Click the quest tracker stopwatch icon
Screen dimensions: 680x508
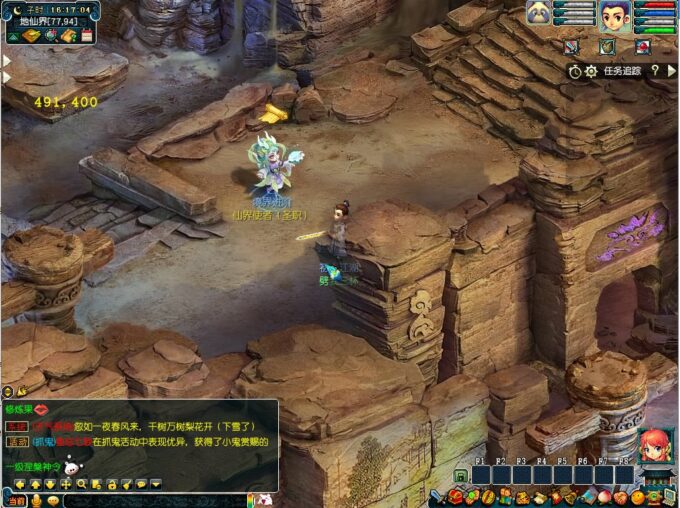coord(575,71)
